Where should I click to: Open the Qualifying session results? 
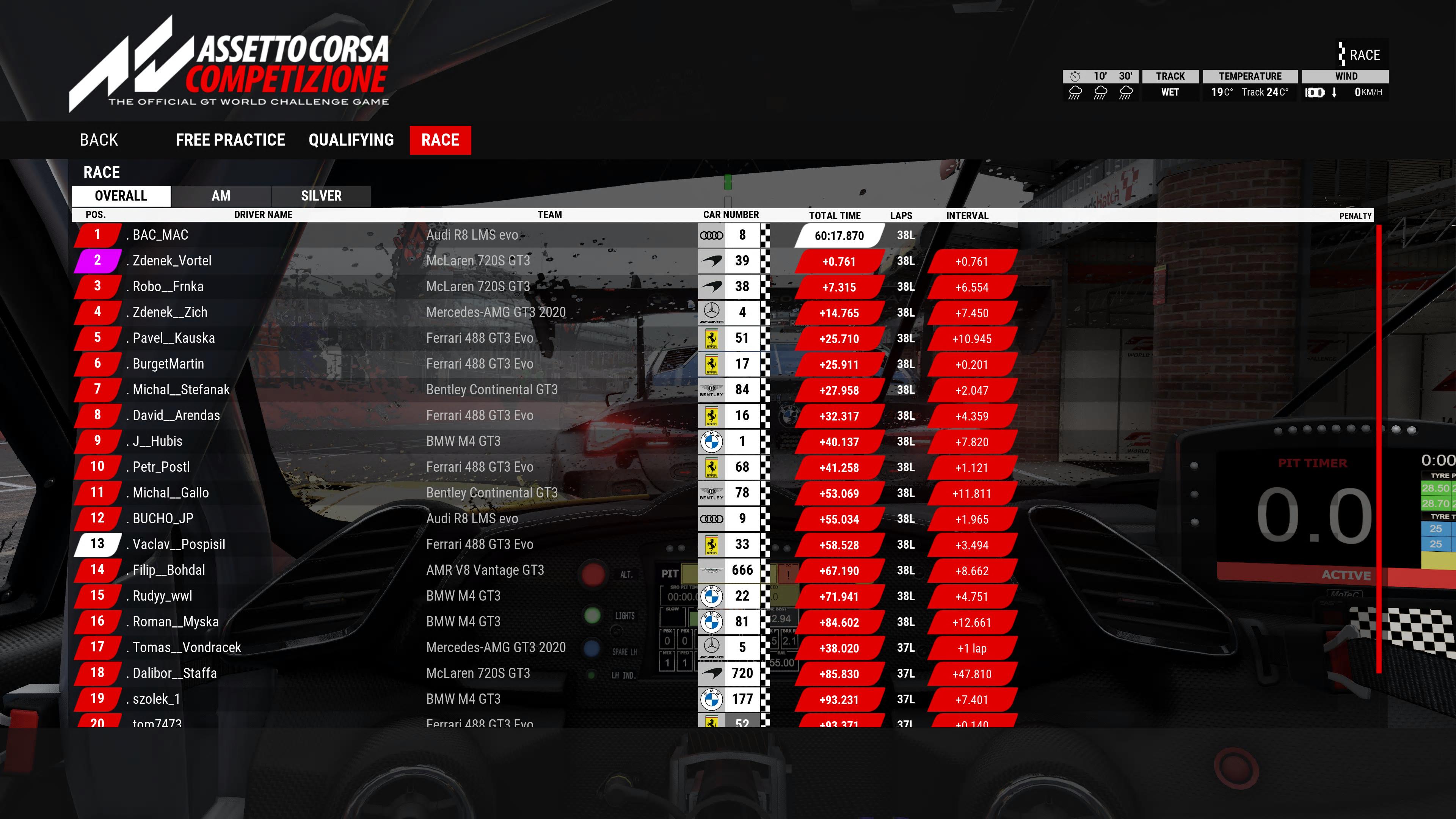[x=351, y=140]
